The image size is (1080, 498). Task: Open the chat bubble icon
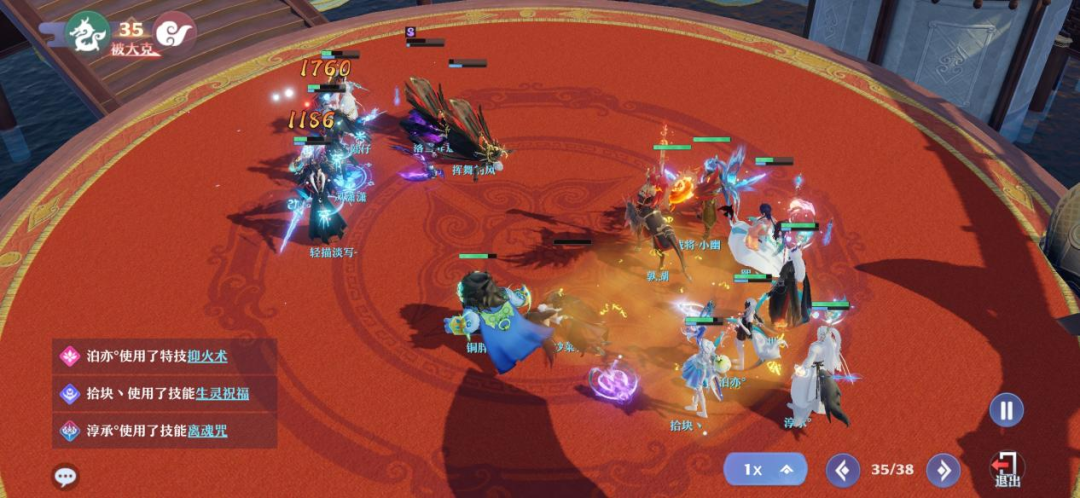tap(66, 476)
